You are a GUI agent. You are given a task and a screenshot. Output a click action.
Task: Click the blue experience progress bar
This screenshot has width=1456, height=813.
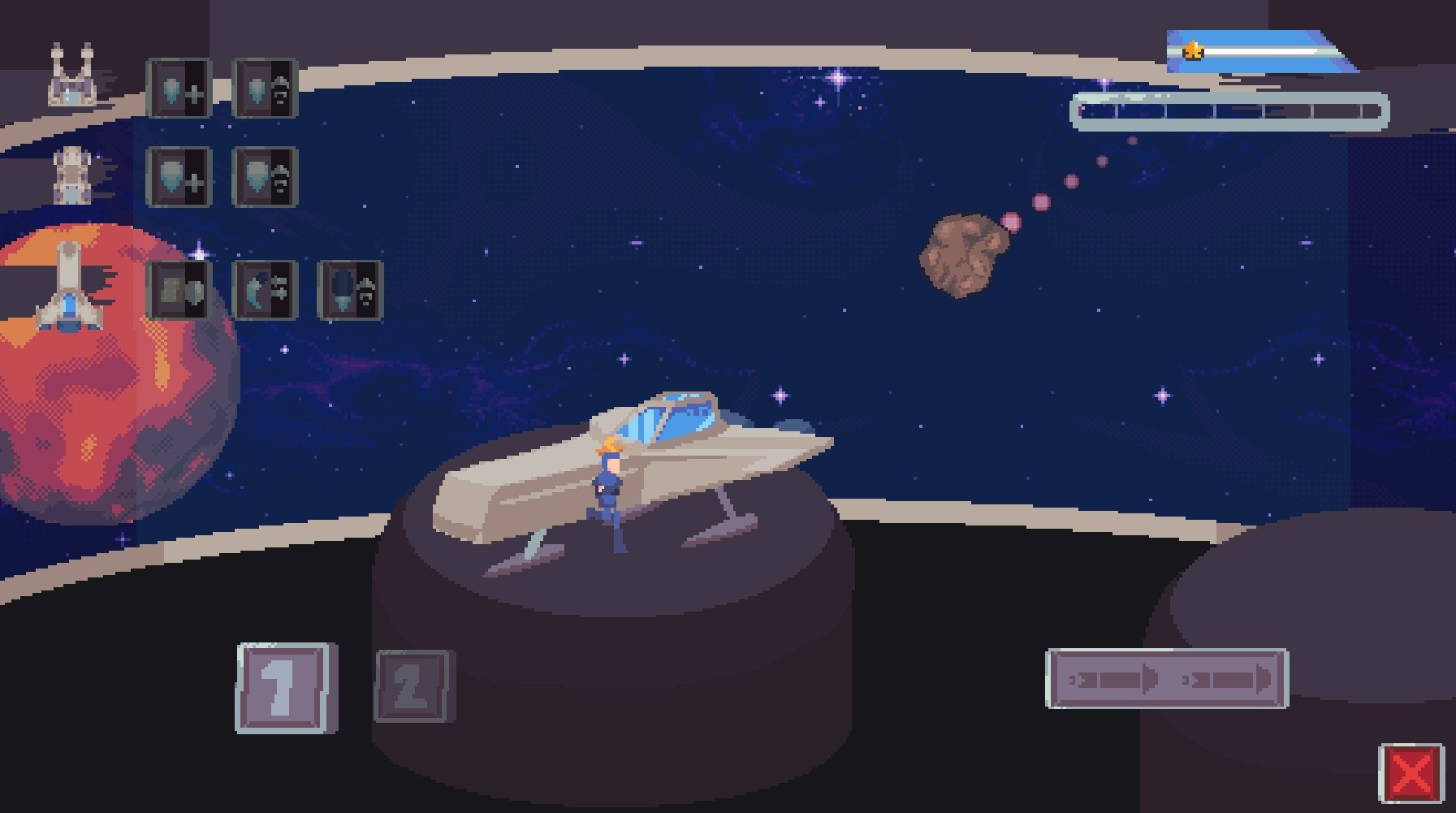click(1267, 50)
